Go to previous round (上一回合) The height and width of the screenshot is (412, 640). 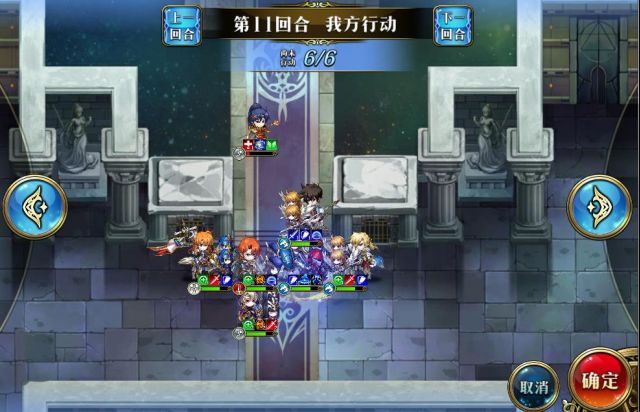point(181,25)
